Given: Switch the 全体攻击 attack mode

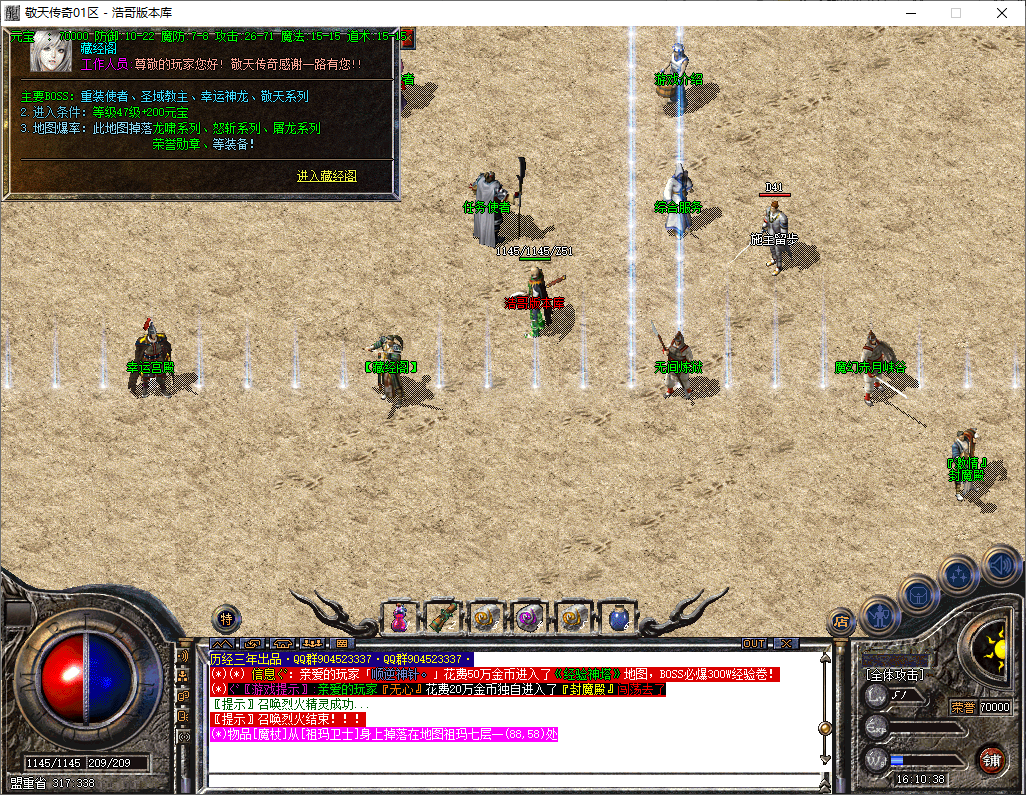Looking at the screenshot, I should [896, 675].
